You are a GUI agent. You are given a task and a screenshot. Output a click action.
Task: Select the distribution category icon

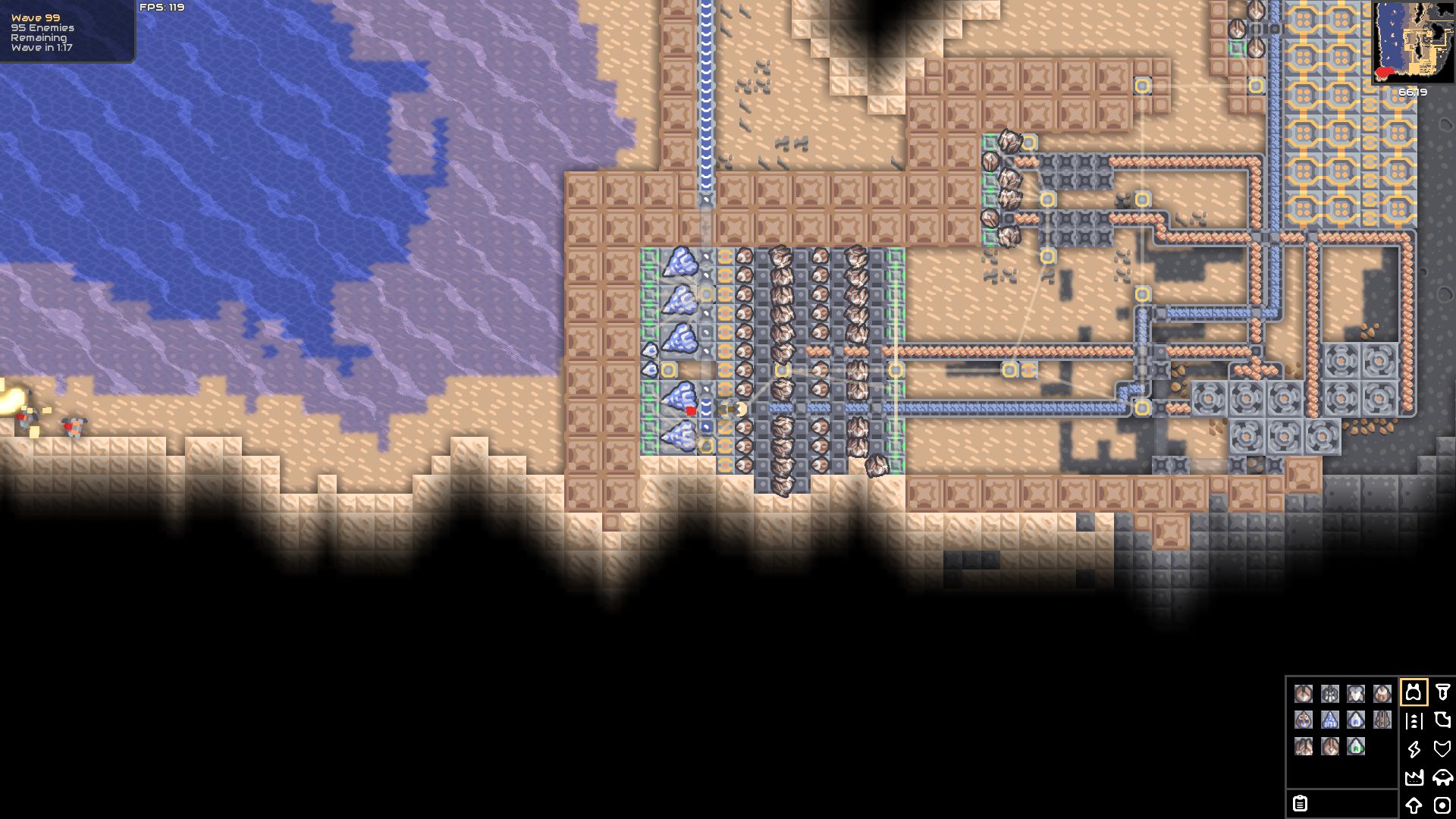tap(1415, 722)
